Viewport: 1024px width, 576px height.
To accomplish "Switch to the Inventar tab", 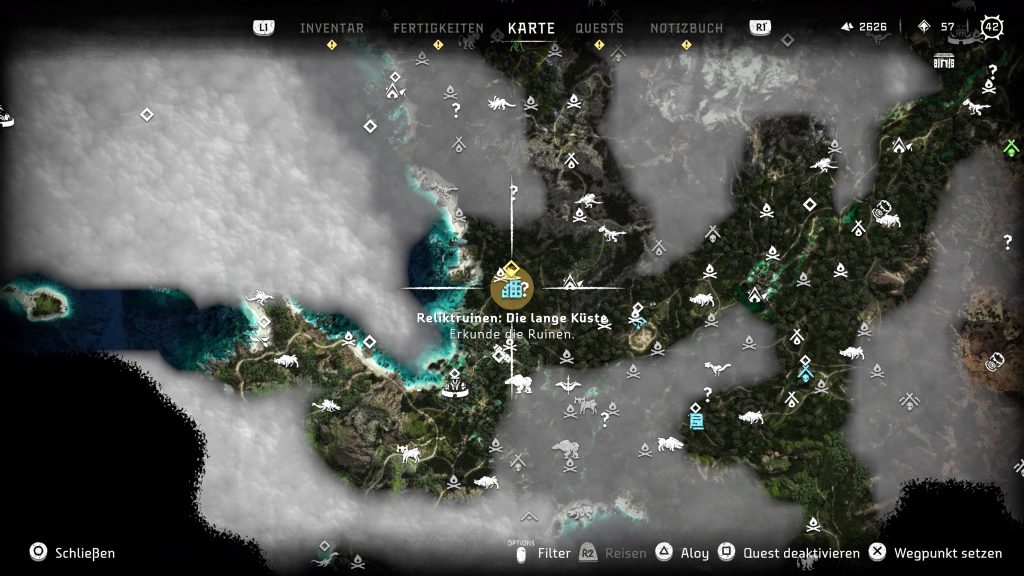I will pyautogui.click(x=332, y=28).
